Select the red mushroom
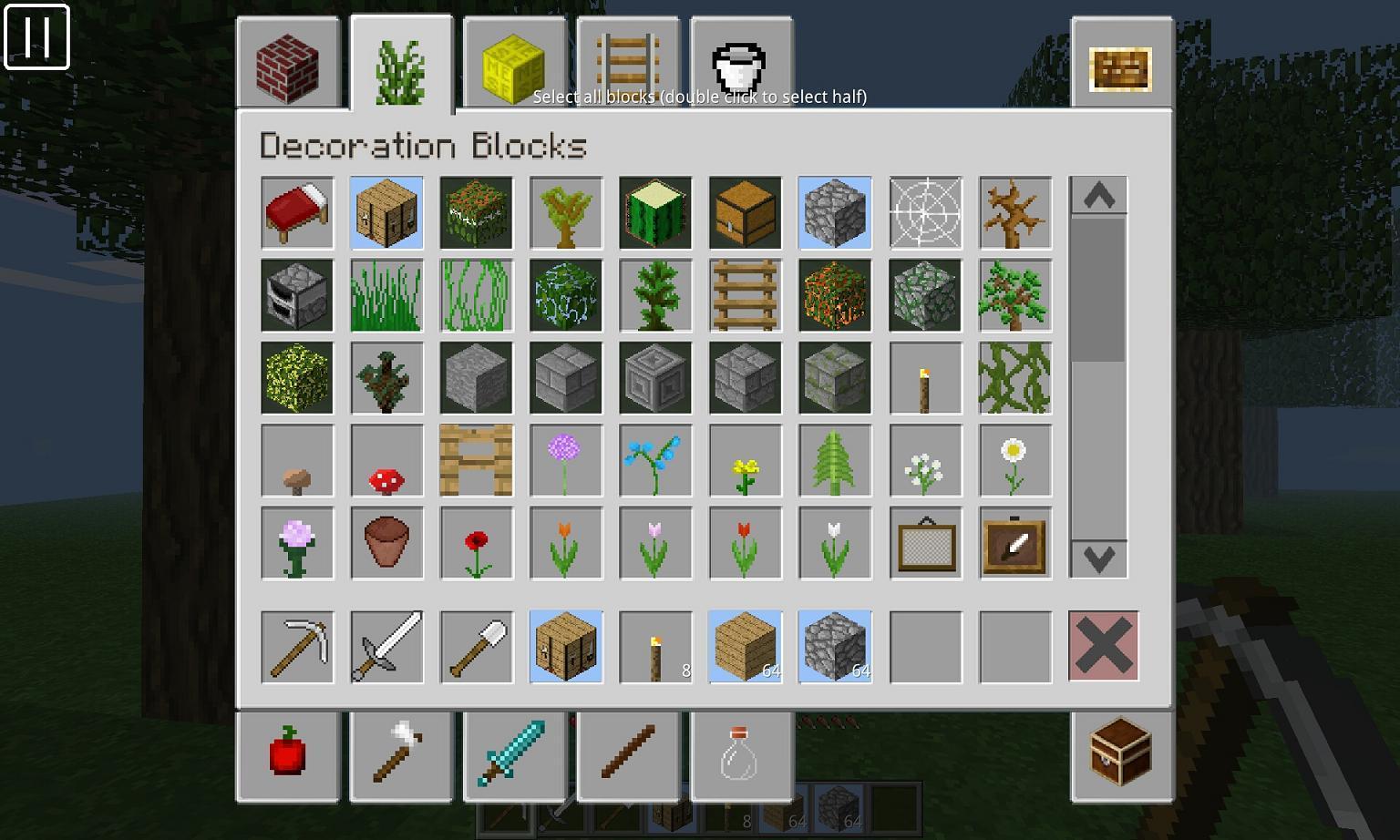 click(x=386, y=461)
